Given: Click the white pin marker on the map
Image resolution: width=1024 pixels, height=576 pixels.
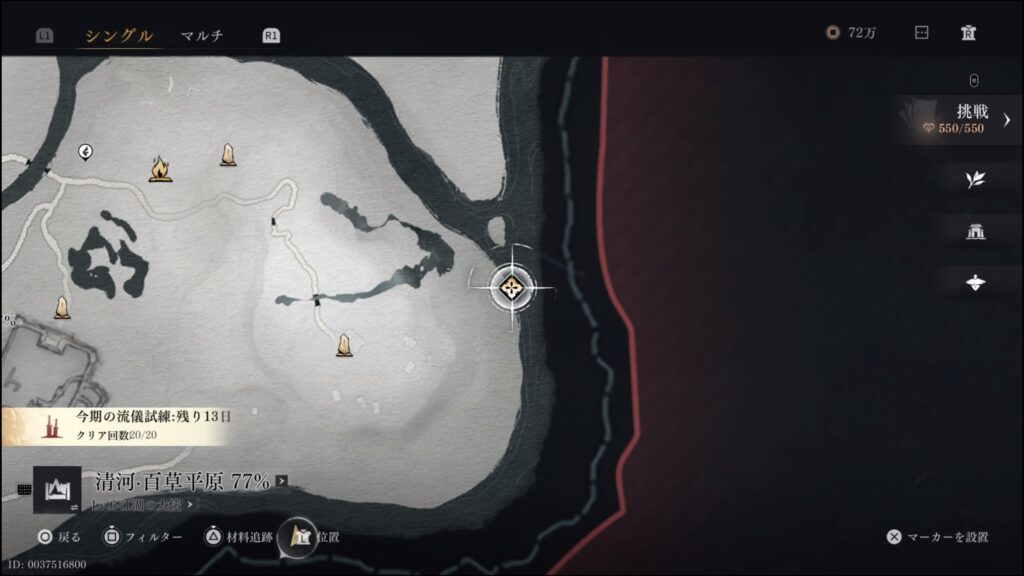Looking at the screenshot, I should tap(86, 152).
